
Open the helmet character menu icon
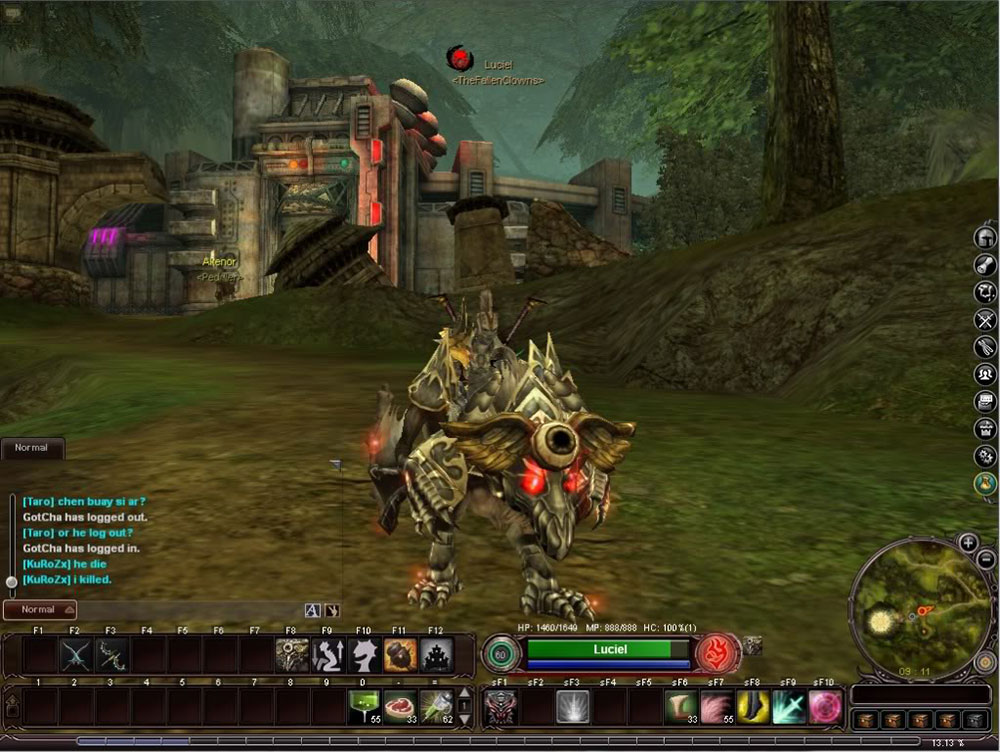point(985,237)
